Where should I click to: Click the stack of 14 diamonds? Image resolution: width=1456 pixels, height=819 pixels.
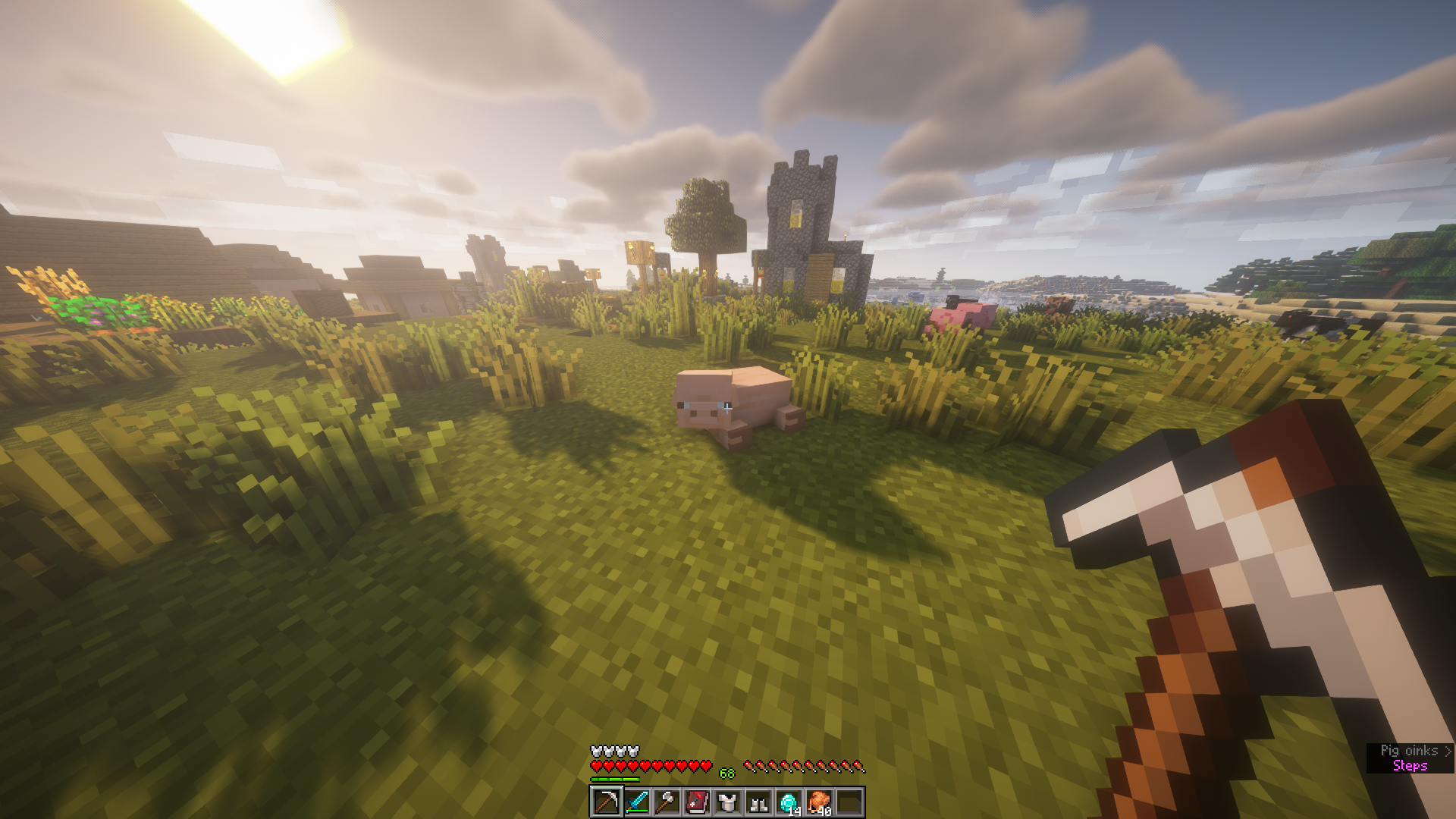[789, 802]
